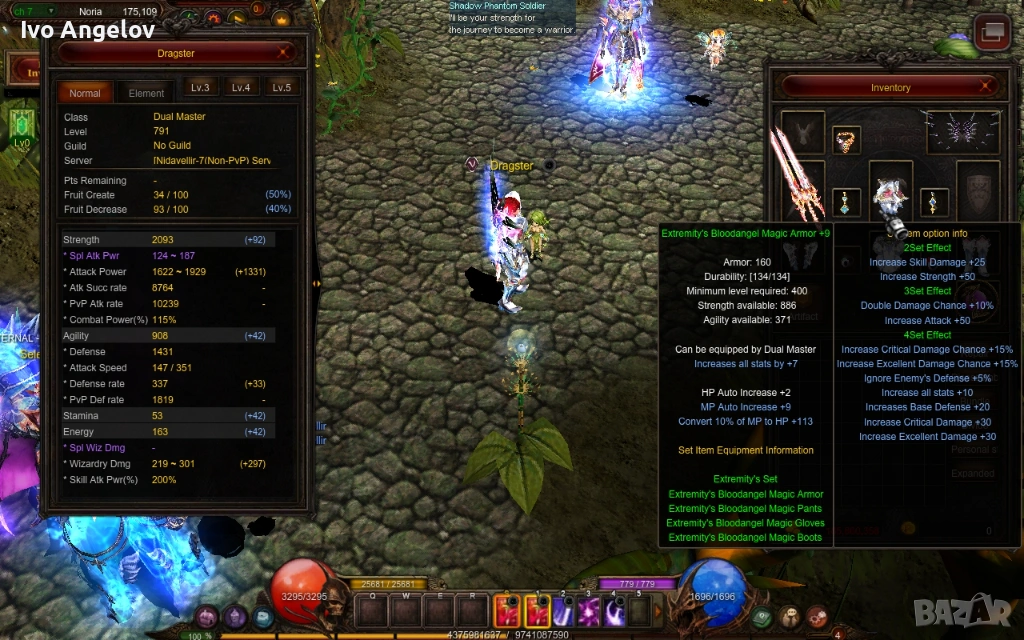The height and width of the screenshot is (640, 1024).
Task: Select the Normal stats tab
Action: (x=85, y=93)
